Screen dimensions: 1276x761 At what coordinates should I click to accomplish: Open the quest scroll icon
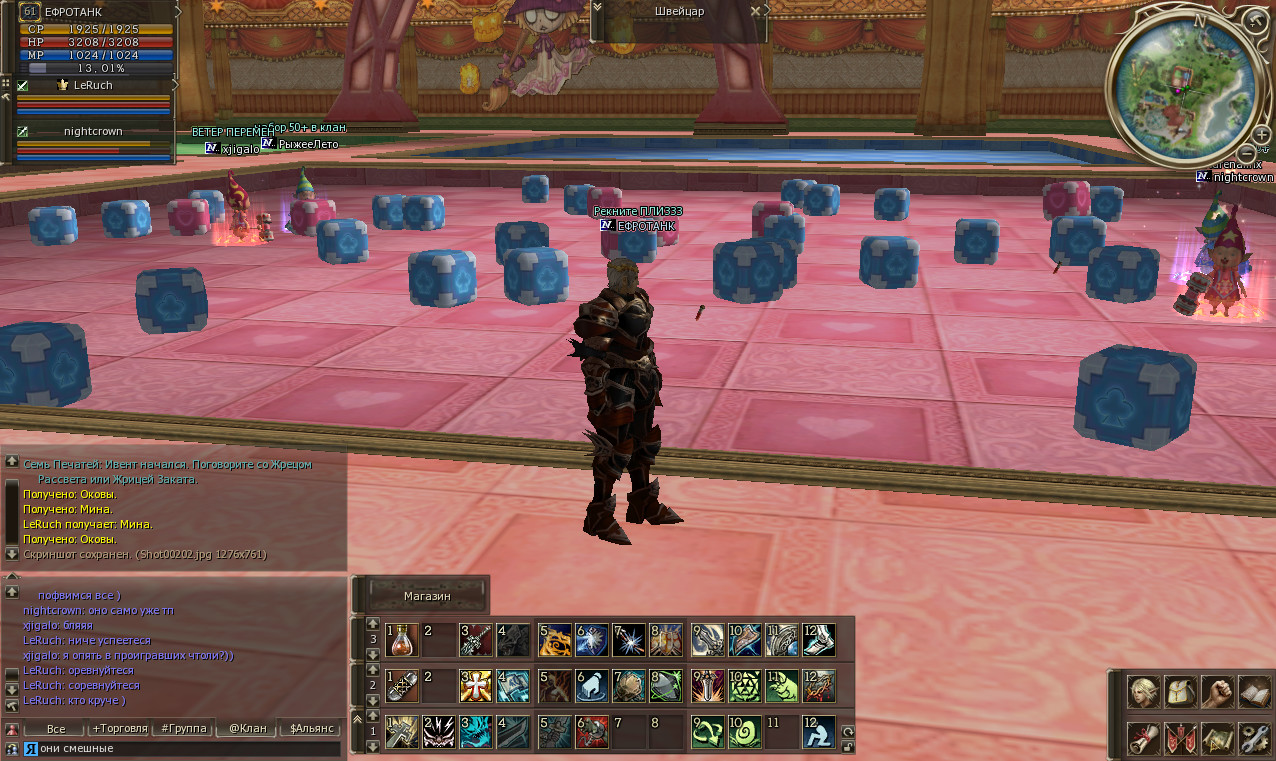[1143, 738]
